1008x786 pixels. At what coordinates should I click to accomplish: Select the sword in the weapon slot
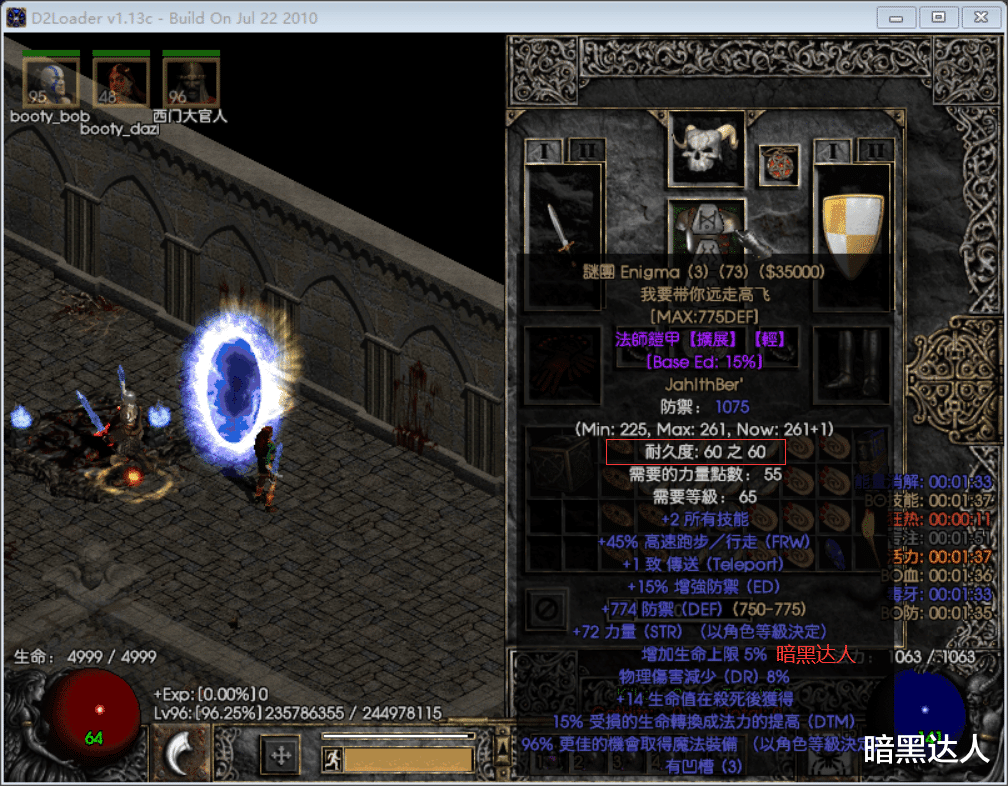tap(563, 222)
